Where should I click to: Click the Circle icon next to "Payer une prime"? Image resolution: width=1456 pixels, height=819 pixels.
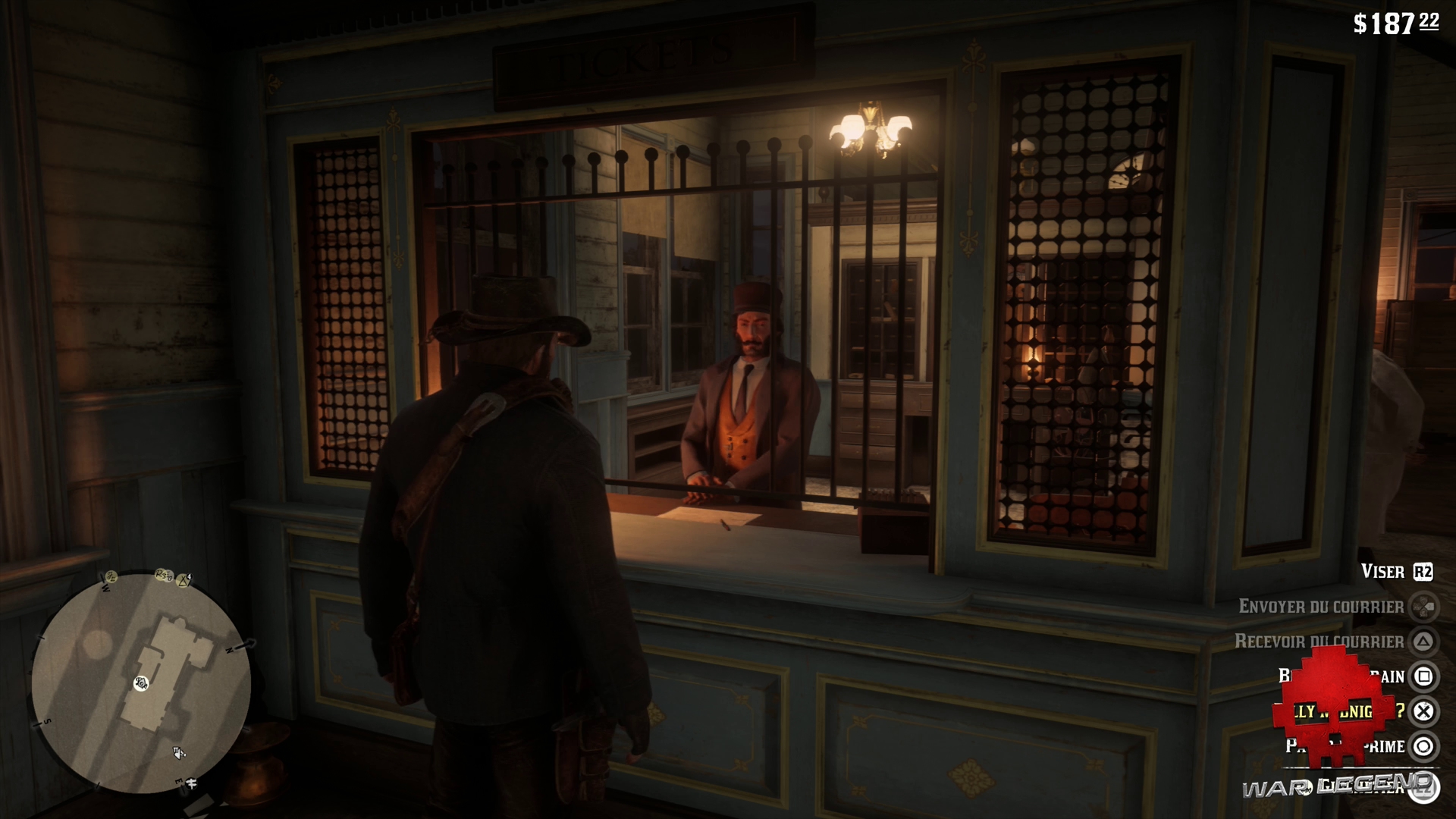coord(1424,745)
